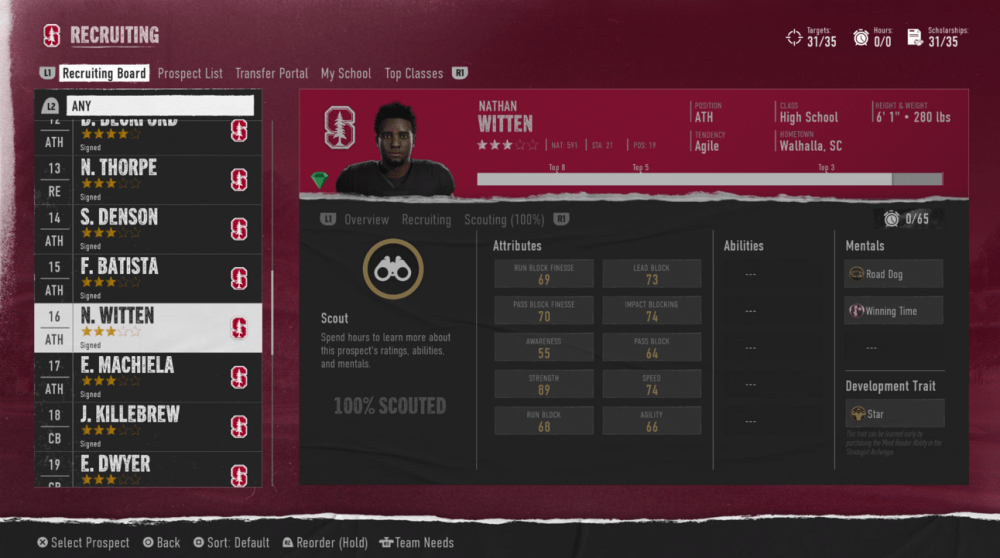
Task: View the Scouting (100%) tab
Action: tap(505, 219)
